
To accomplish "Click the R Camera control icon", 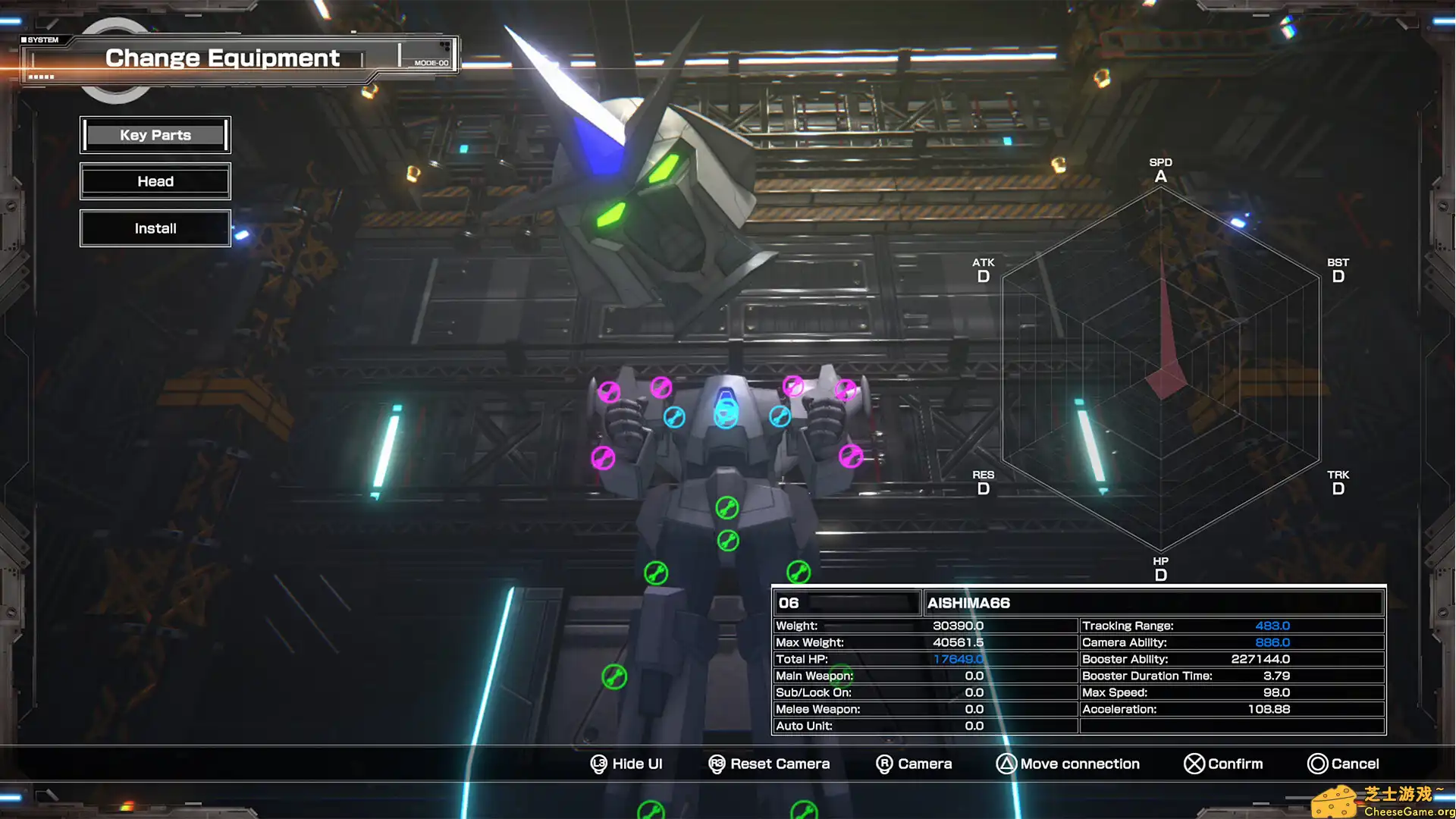I will click(884, 764).
